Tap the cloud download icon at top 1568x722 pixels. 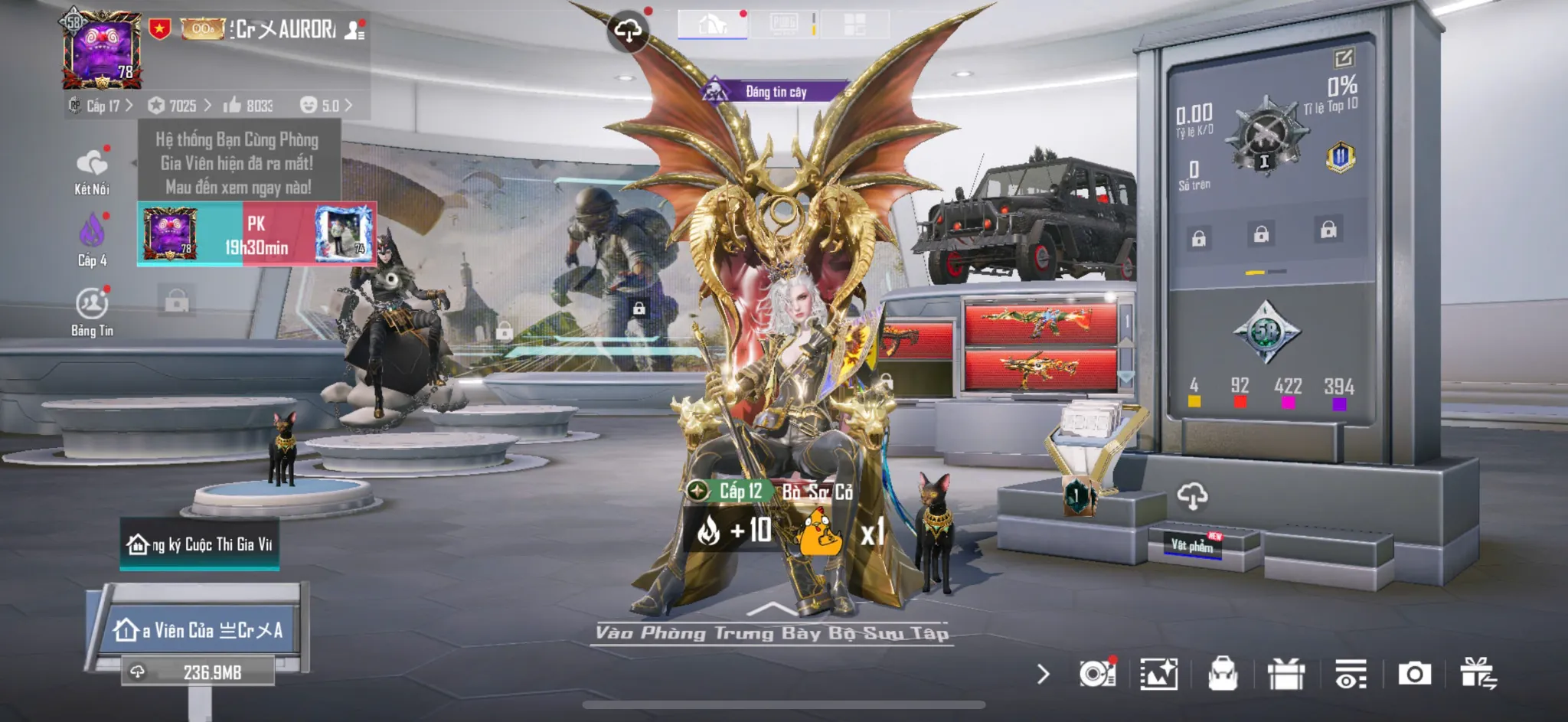628,30
